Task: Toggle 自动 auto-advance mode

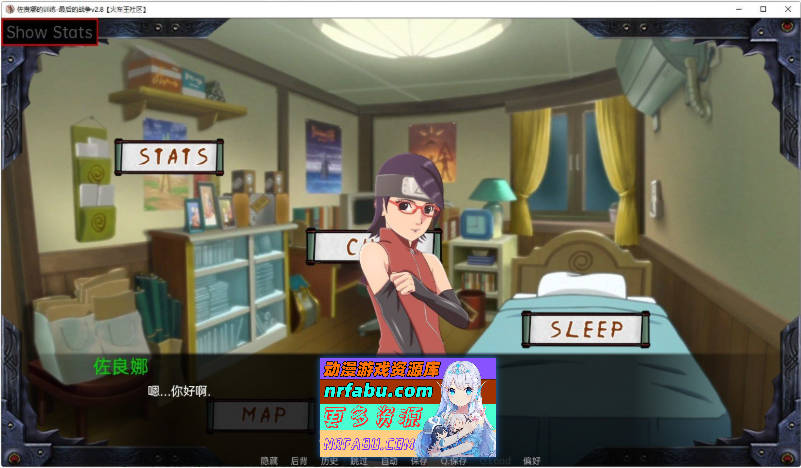Action: click(x=389, y=461)
